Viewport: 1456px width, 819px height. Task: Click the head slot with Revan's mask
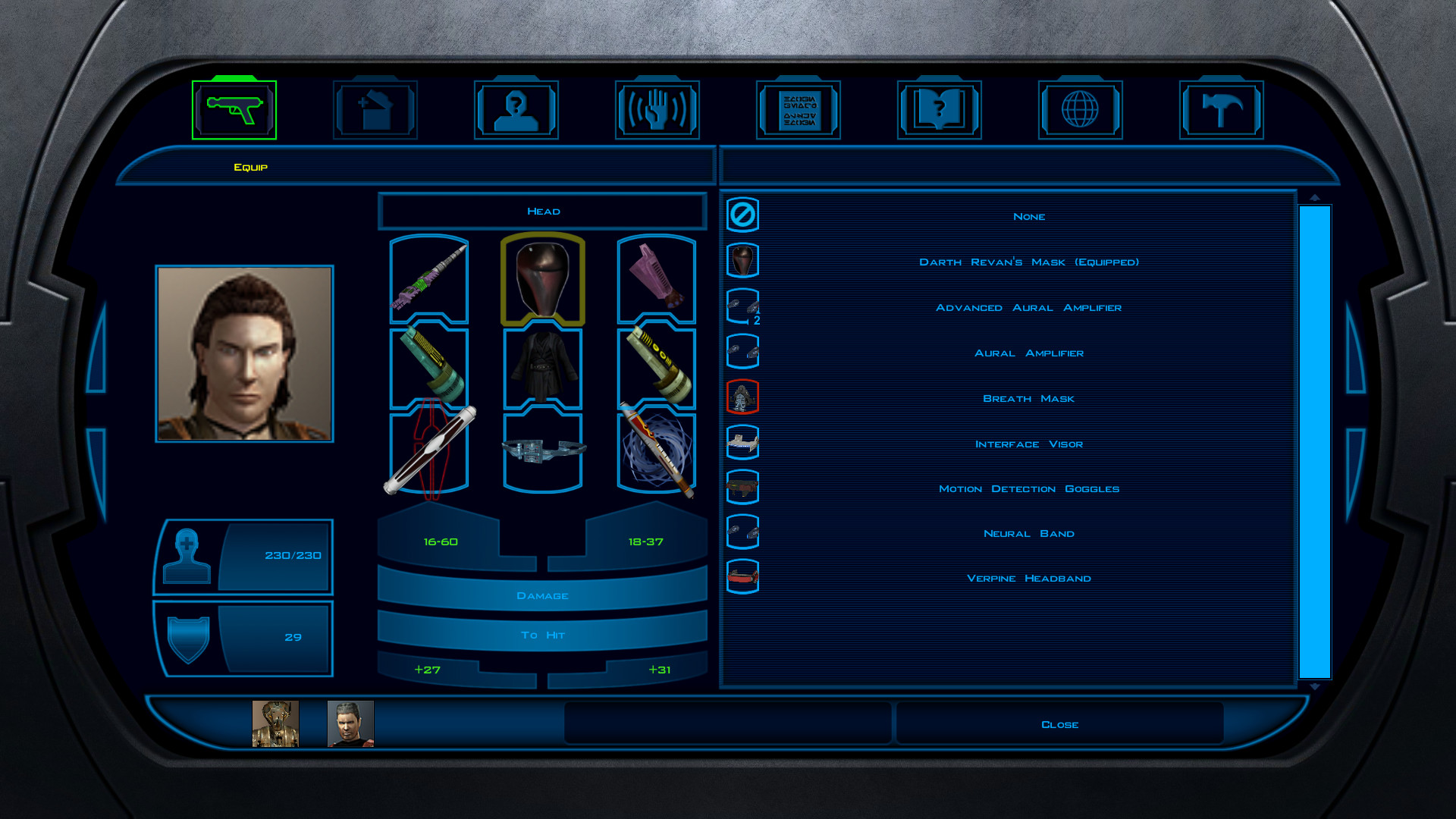[x=543, y=279]
